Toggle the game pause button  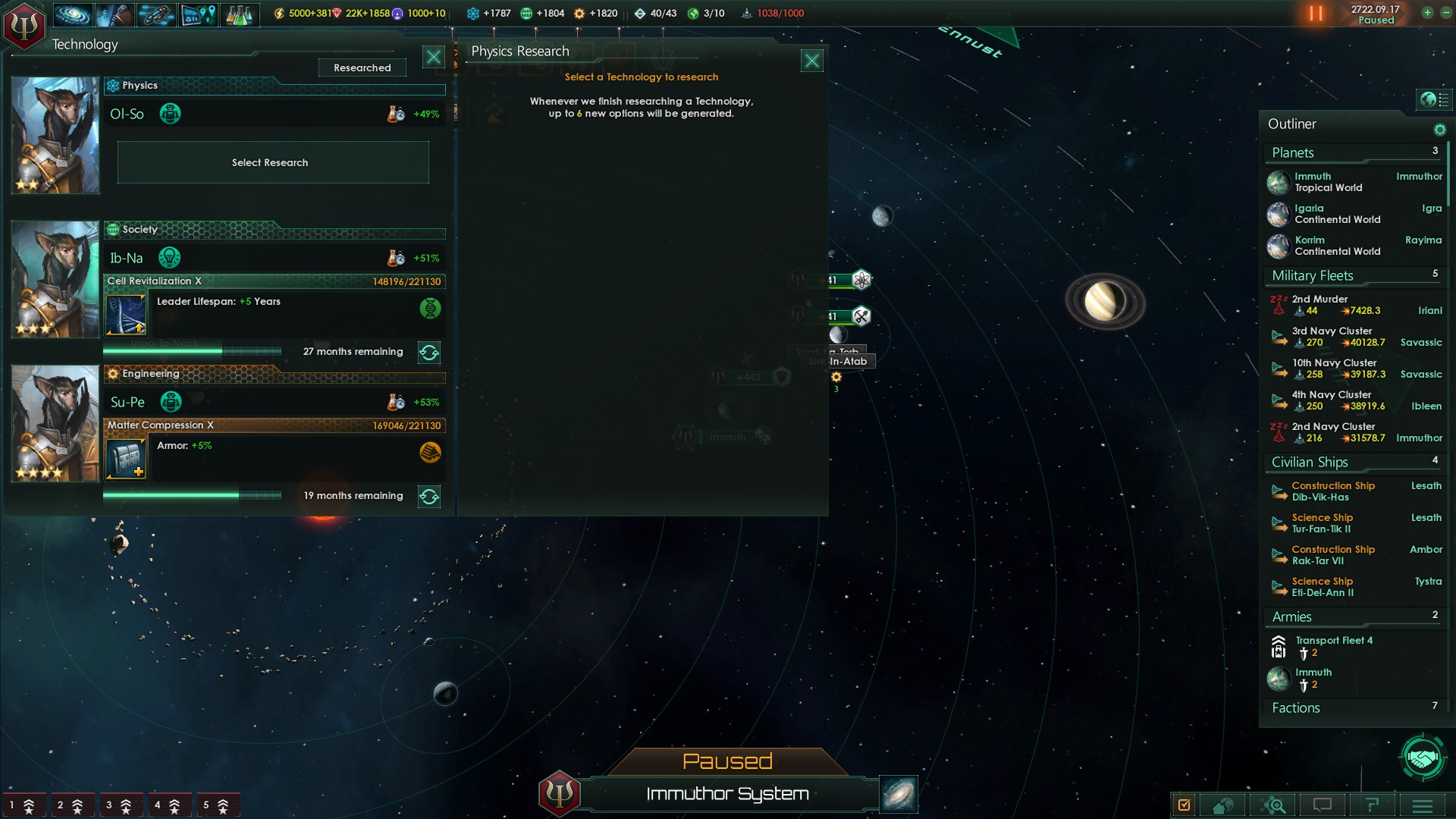(x=1316, y=14)
